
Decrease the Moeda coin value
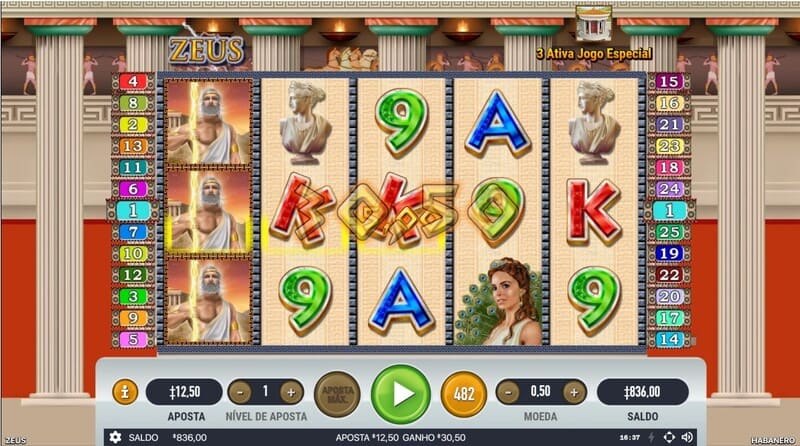tap(508, 392)
